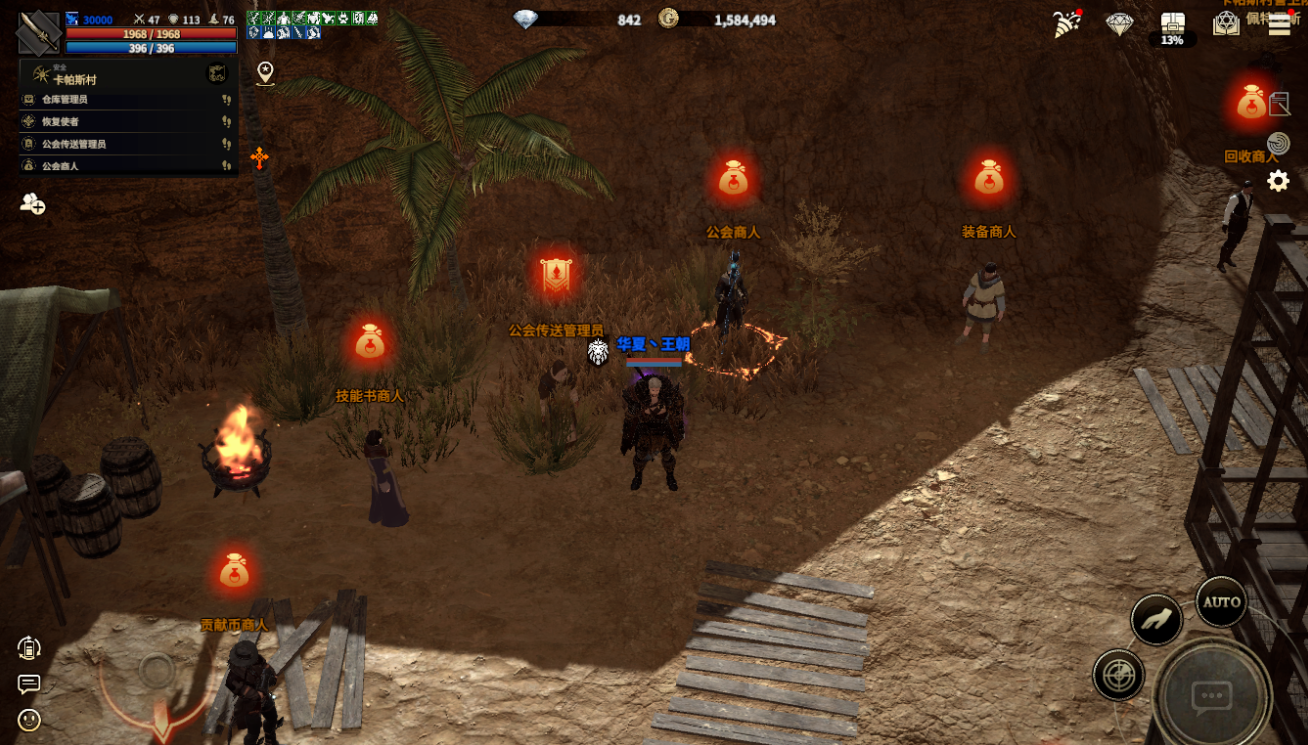Open the hamburger main menu

pos(1279,26)
